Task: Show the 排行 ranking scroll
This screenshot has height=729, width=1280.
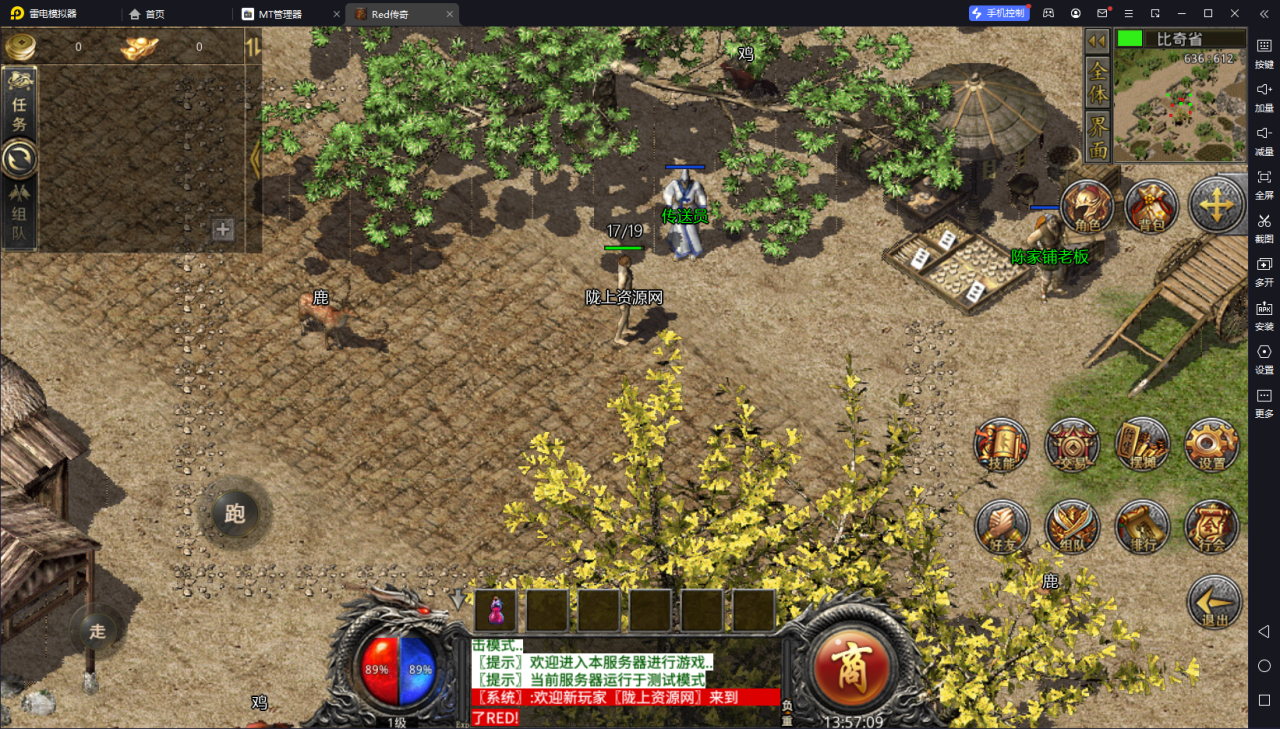Action: pyautogui.click(x=1142, y=527)
